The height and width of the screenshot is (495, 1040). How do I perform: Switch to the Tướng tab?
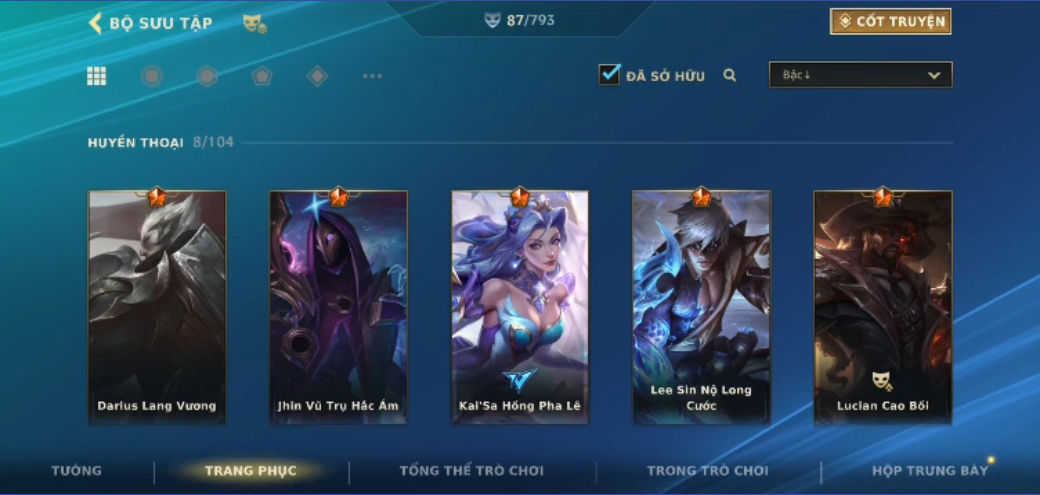click(x=77, y=471)
